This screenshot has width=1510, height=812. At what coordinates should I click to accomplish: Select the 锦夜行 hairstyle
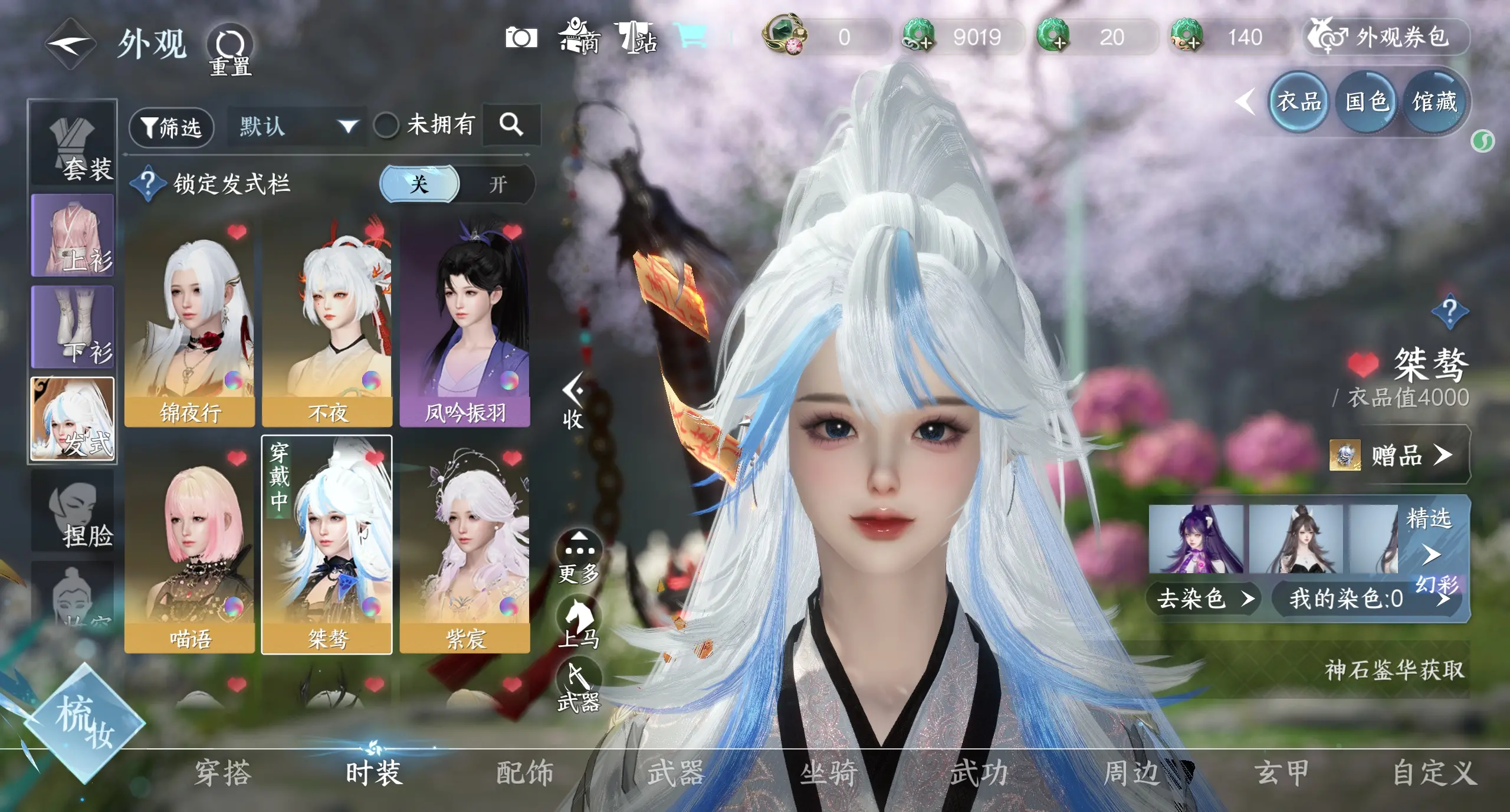(x=189, y=324)
